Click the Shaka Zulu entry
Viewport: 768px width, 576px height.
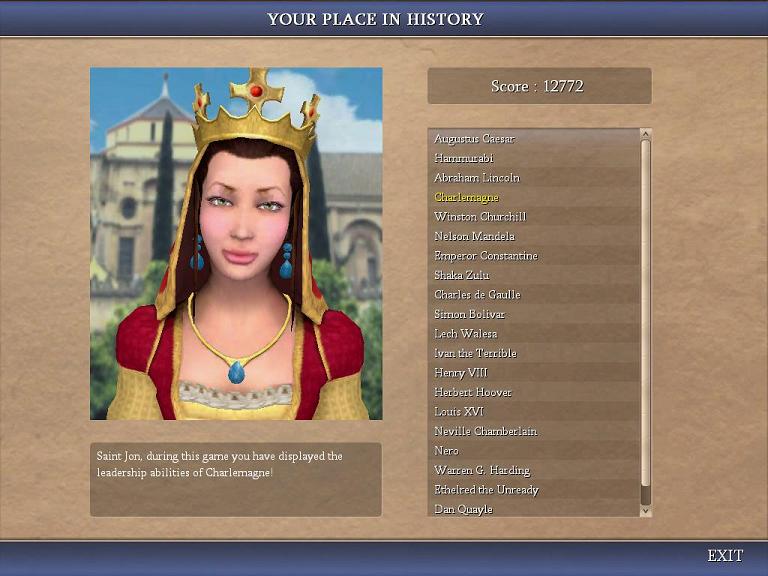click(462, 275)
